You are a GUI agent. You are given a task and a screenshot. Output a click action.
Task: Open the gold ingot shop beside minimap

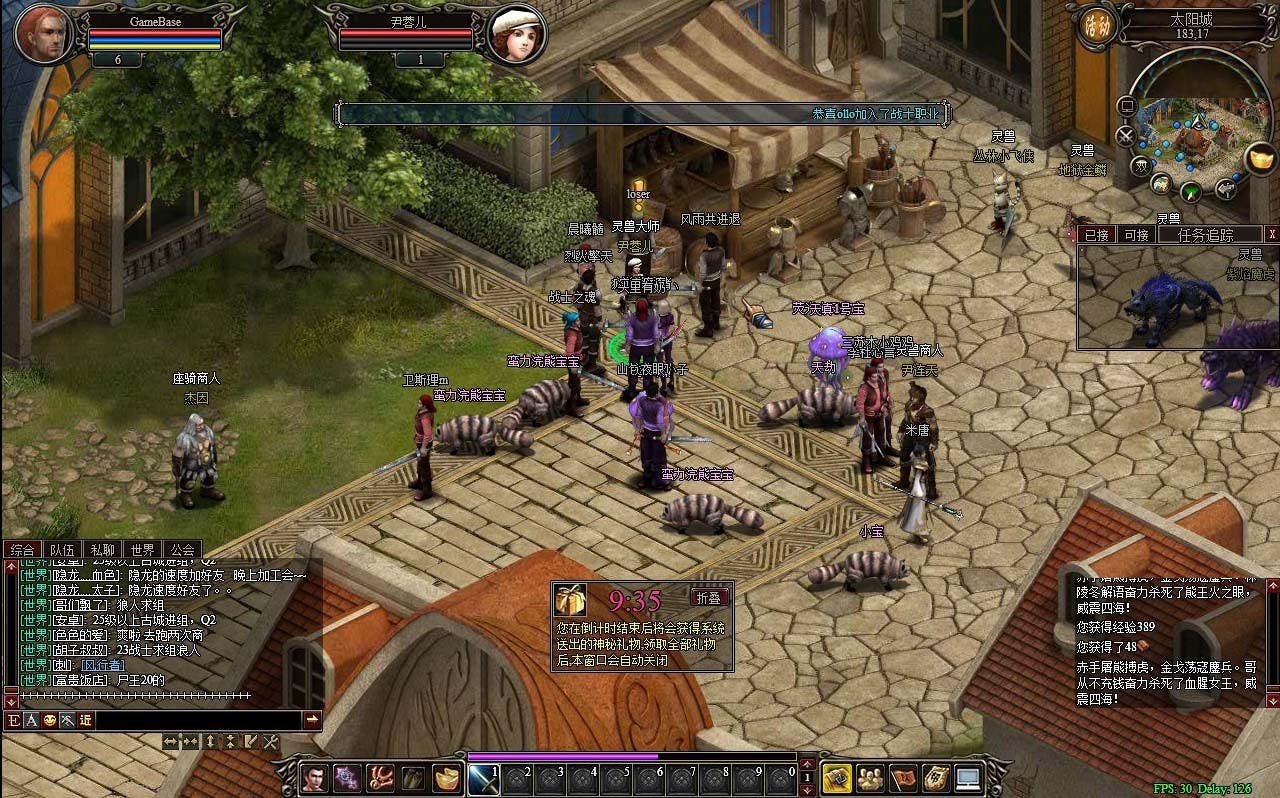(1261, 158)
